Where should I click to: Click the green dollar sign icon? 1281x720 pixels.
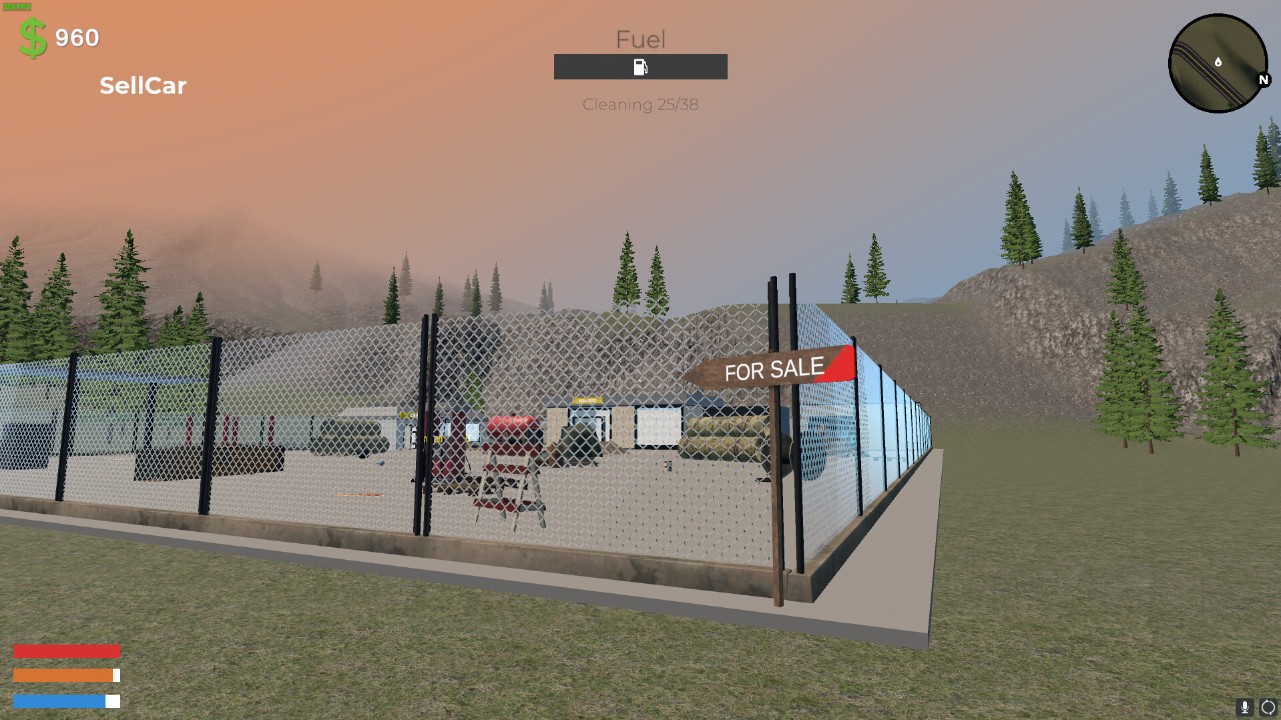pos(29,38)
